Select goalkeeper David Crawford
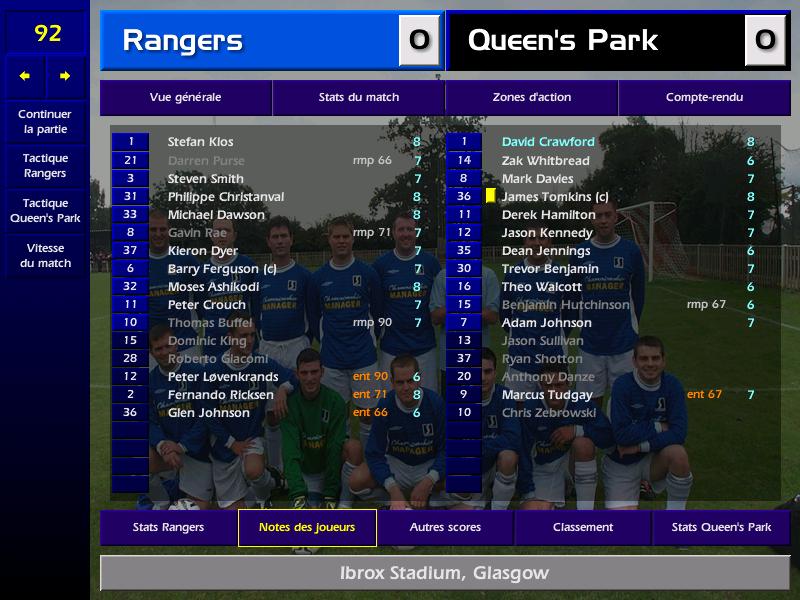This screenshot has height=600, width=800. point(548,142)
